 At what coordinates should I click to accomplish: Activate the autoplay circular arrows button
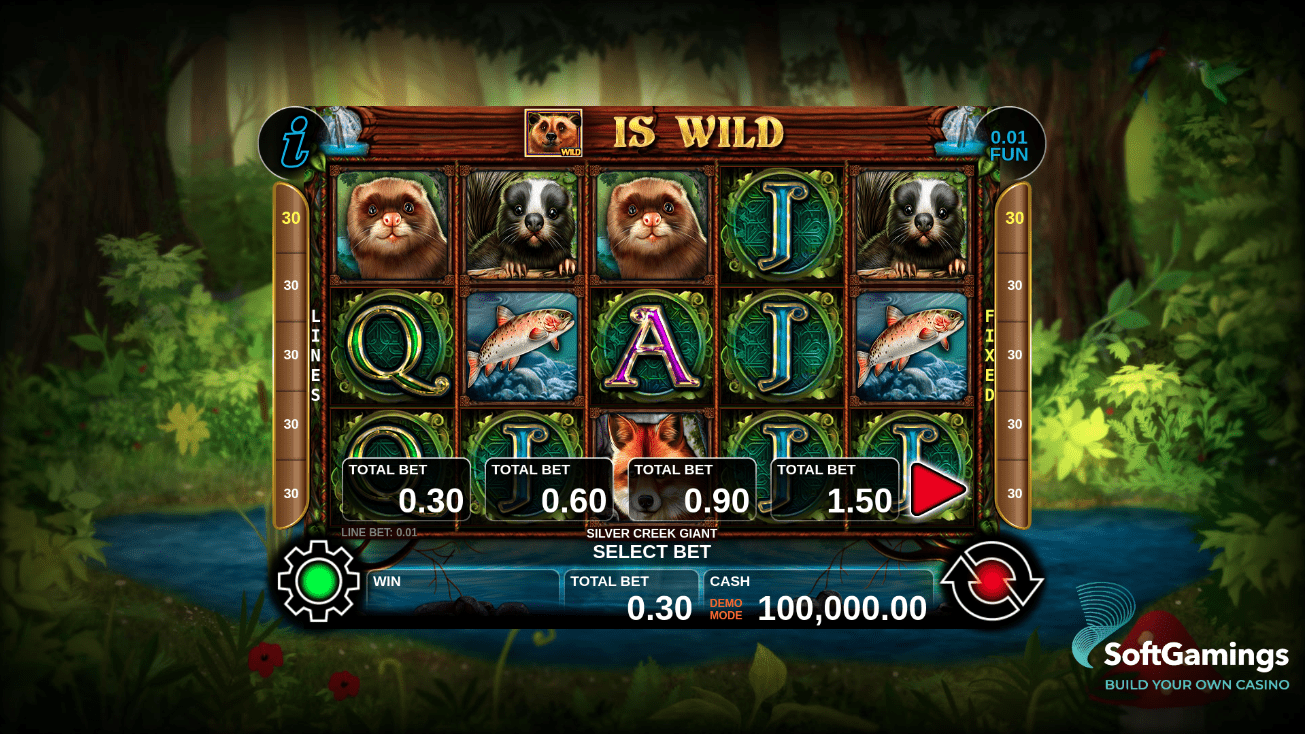point(992,580)
